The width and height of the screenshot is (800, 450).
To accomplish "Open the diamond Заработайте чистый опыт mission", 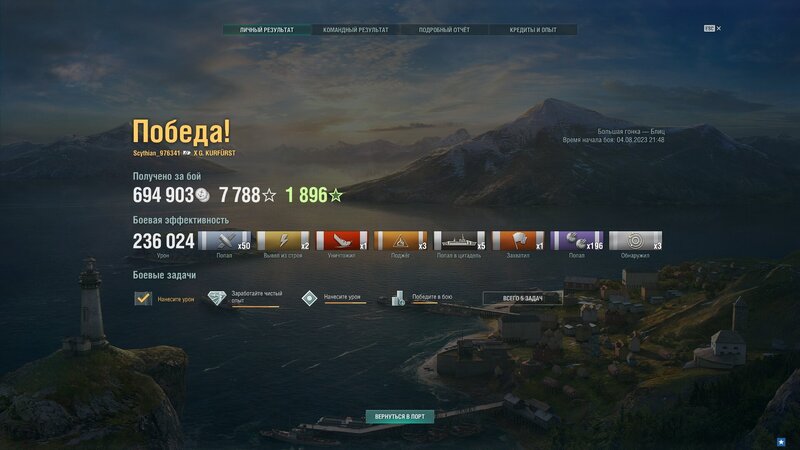I will click(x=217, y=298).
